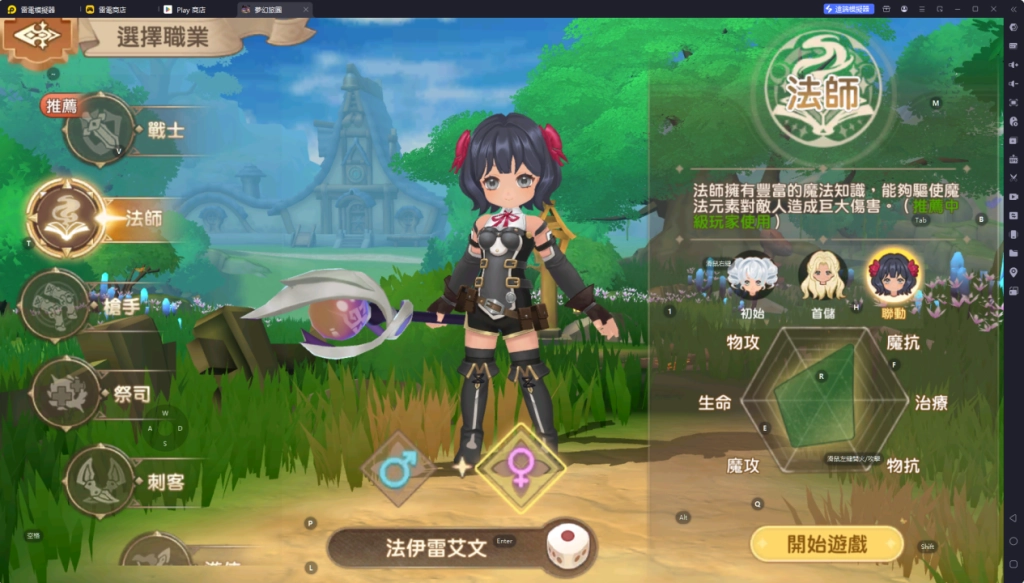Randomize the name with the dice button

(566, 548)
